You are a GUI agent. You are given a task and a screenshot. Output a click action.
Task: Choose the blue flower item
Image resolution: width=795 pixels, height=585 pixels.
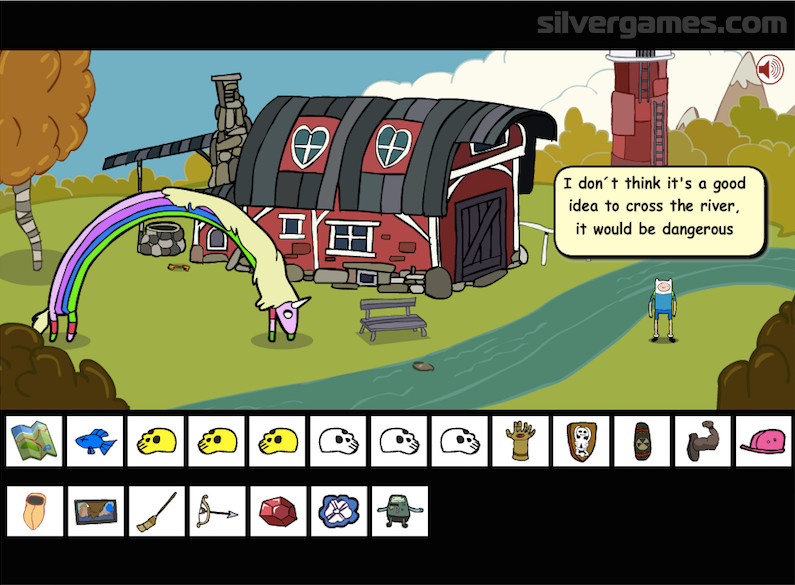click(x=338, y=511)
